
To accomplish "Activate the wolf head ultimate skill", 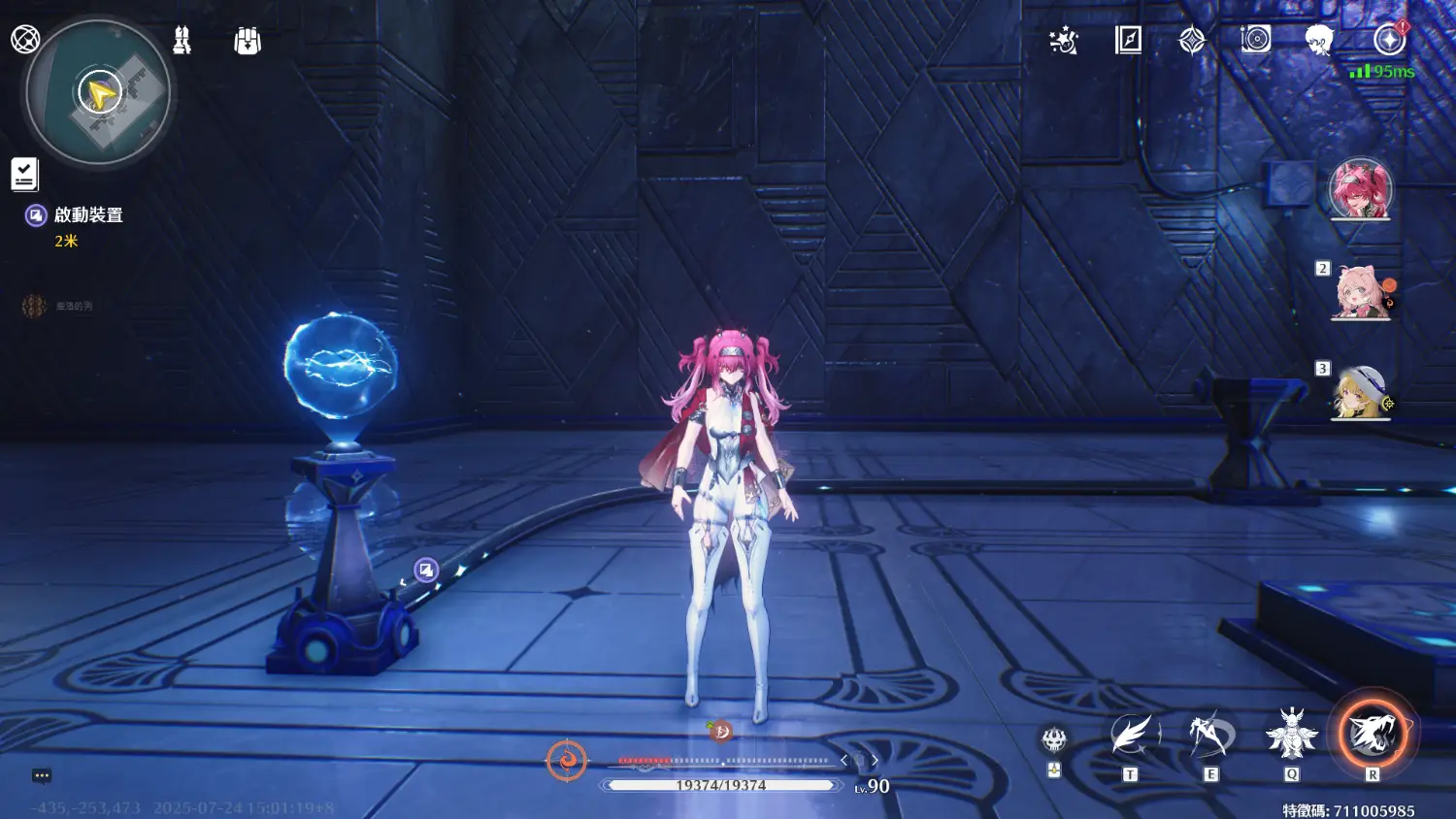I will (1372, 735).
